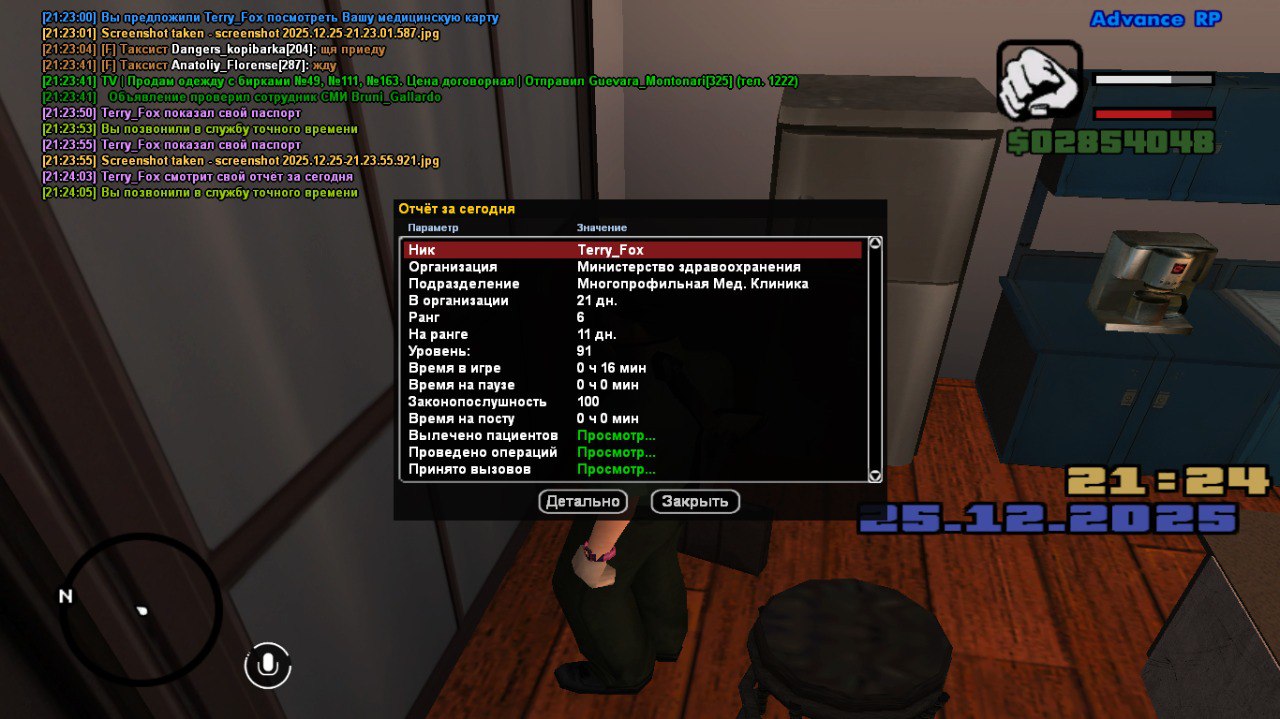
Task: Choose the Законопослушность row
Action: (x=632, y=402)
